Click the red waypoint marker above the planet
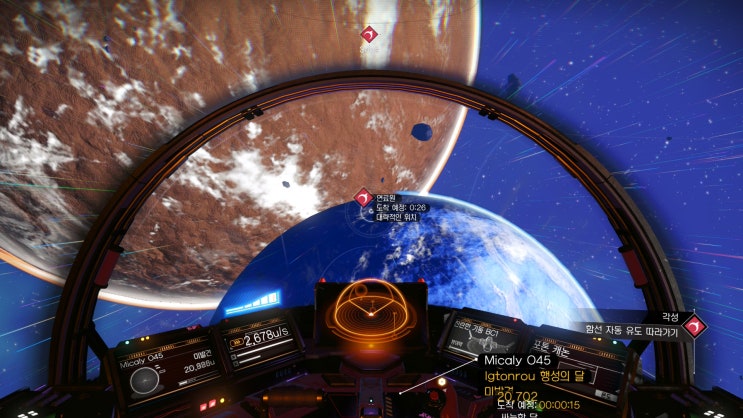The width and height of the screenshot is (743, 418). pos(369,36)
